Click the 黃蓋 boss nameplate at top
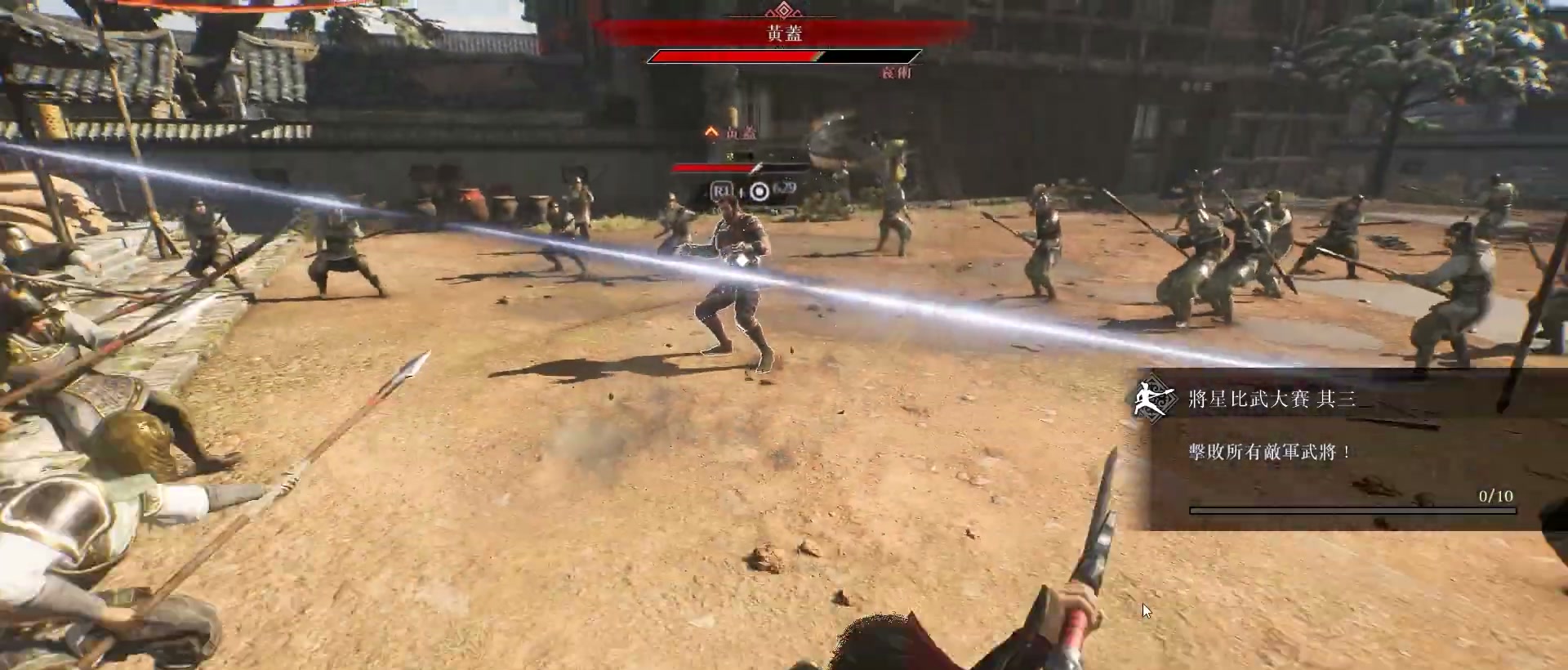1568x670 pixels. tap(784, 33)
